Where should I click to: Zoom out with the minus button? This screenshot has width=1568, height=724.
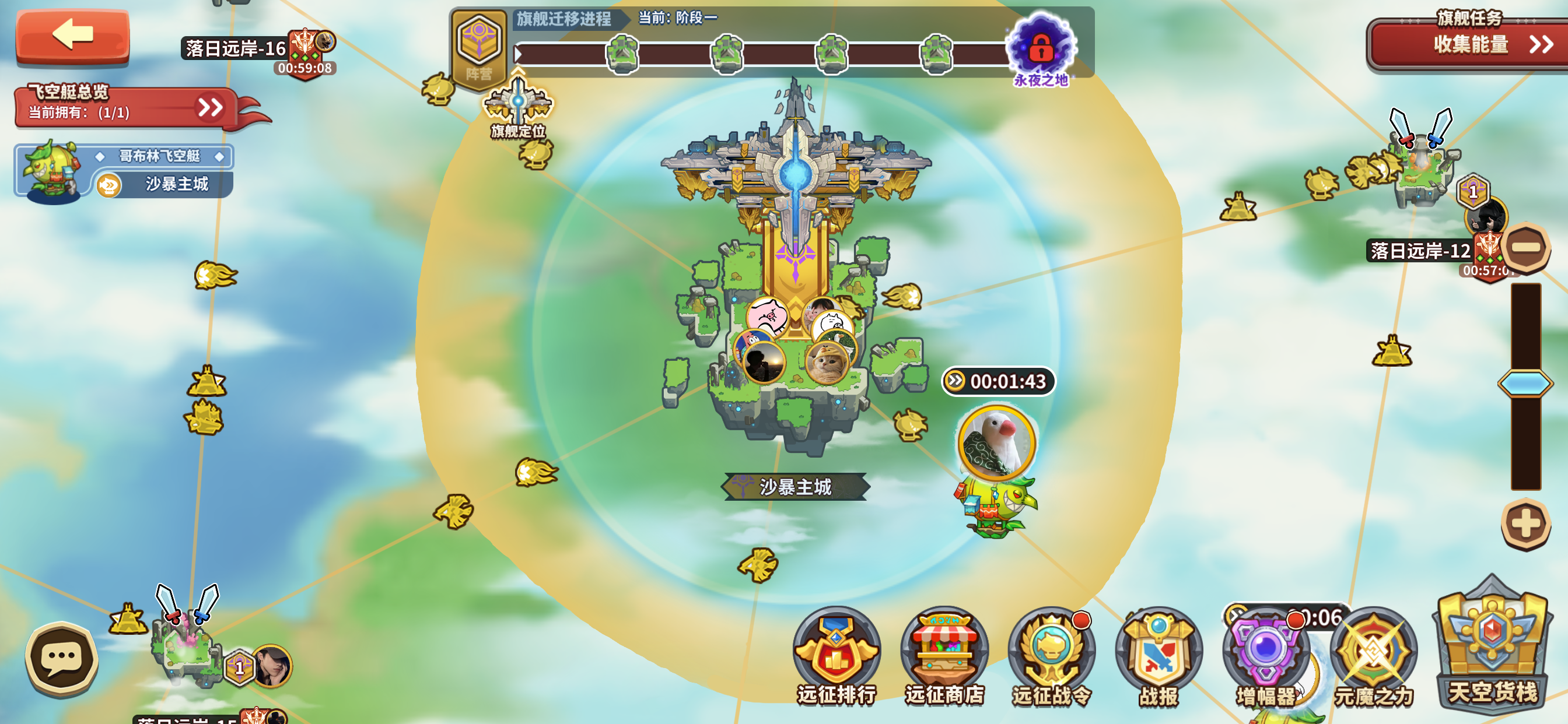(x=1525, y=247)
